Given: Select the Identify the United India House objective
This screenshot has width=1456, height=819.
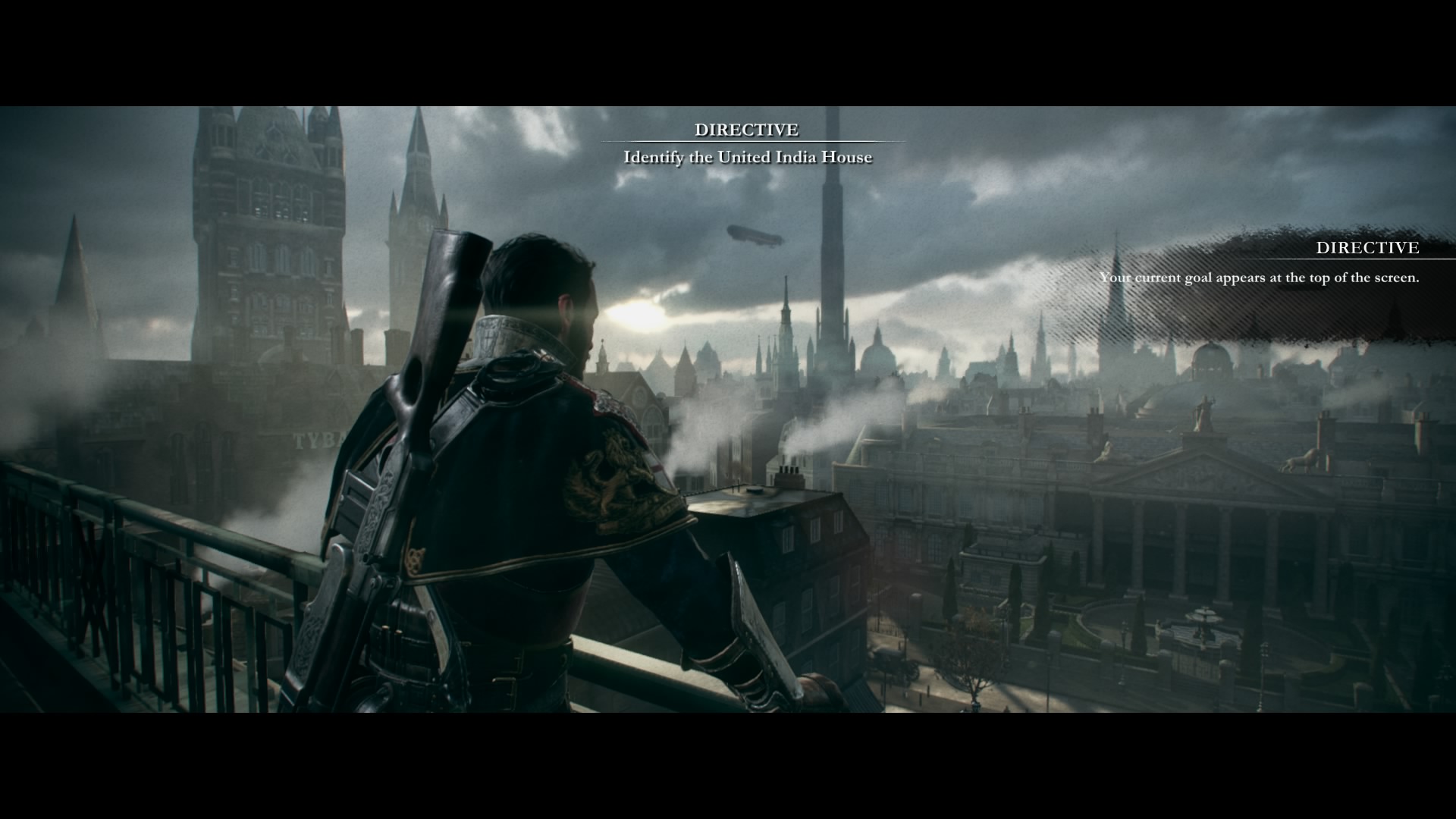Looking at the screenshot, I should coord(747,158).
